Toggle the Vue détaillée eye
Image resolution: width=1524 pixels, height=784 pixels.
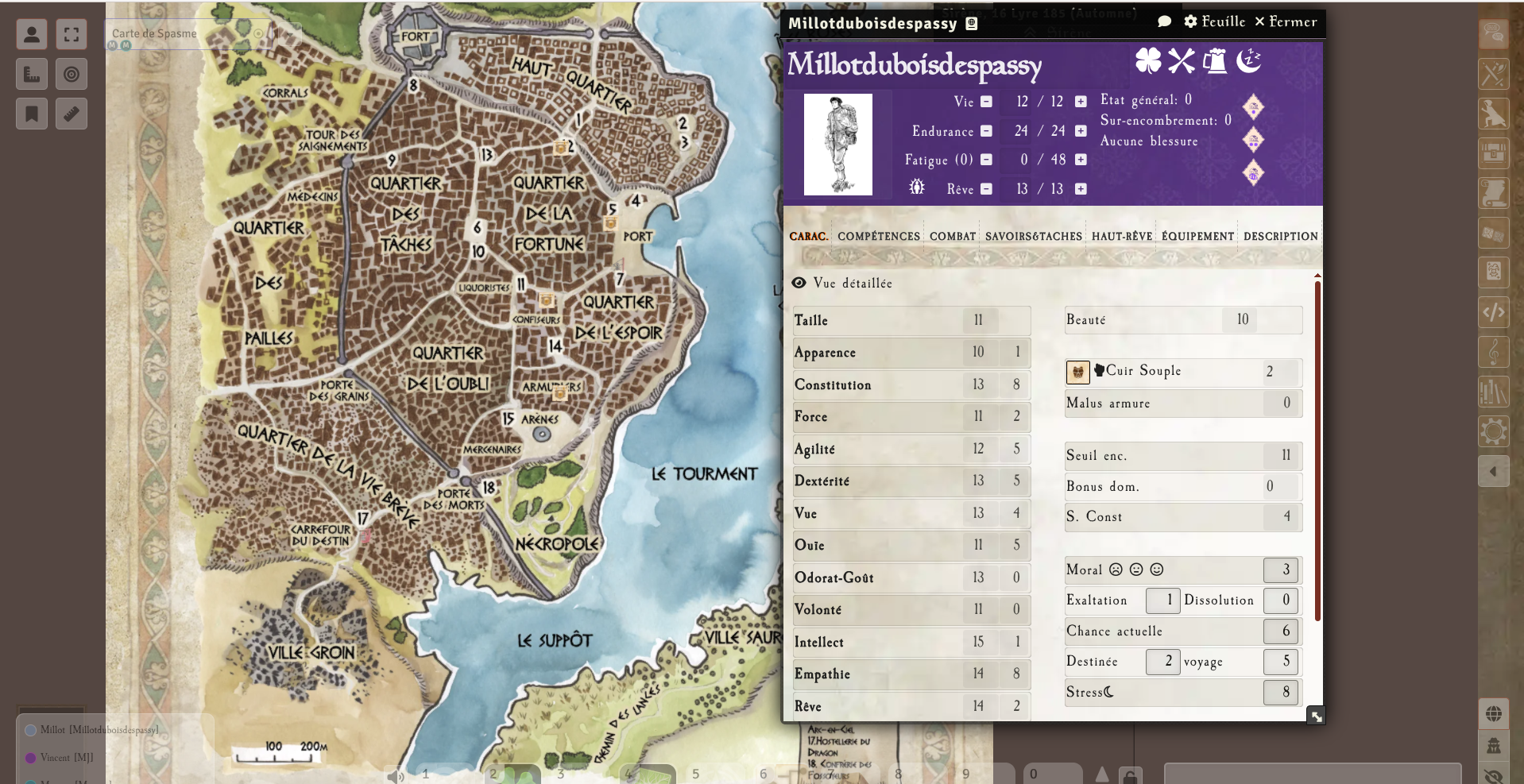click(799, 283)
